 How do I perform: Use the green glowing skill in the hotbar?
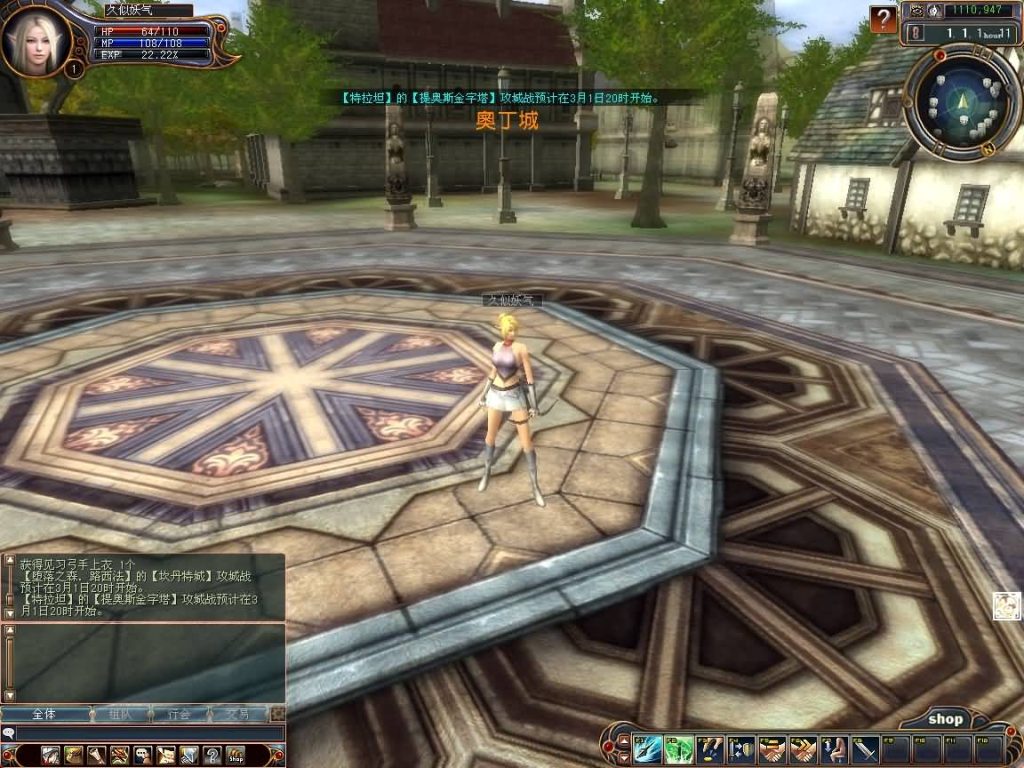coord(679,749)
